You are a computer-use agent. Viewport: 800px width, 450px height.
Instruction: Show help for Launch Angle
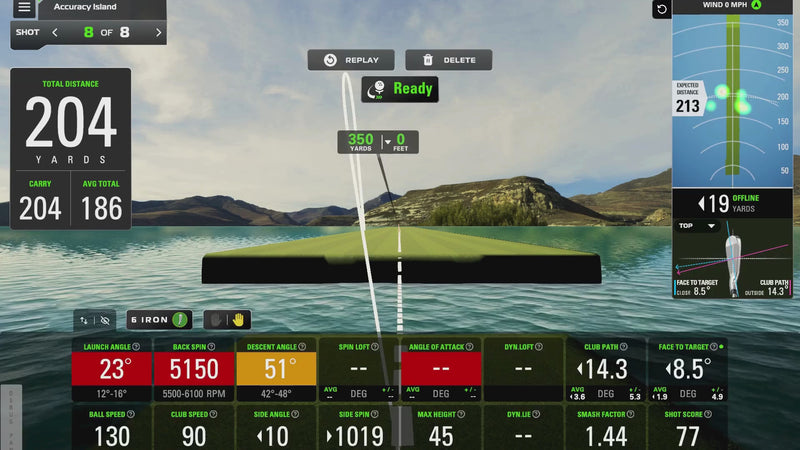pyautogui.click(x=136, y=347)
